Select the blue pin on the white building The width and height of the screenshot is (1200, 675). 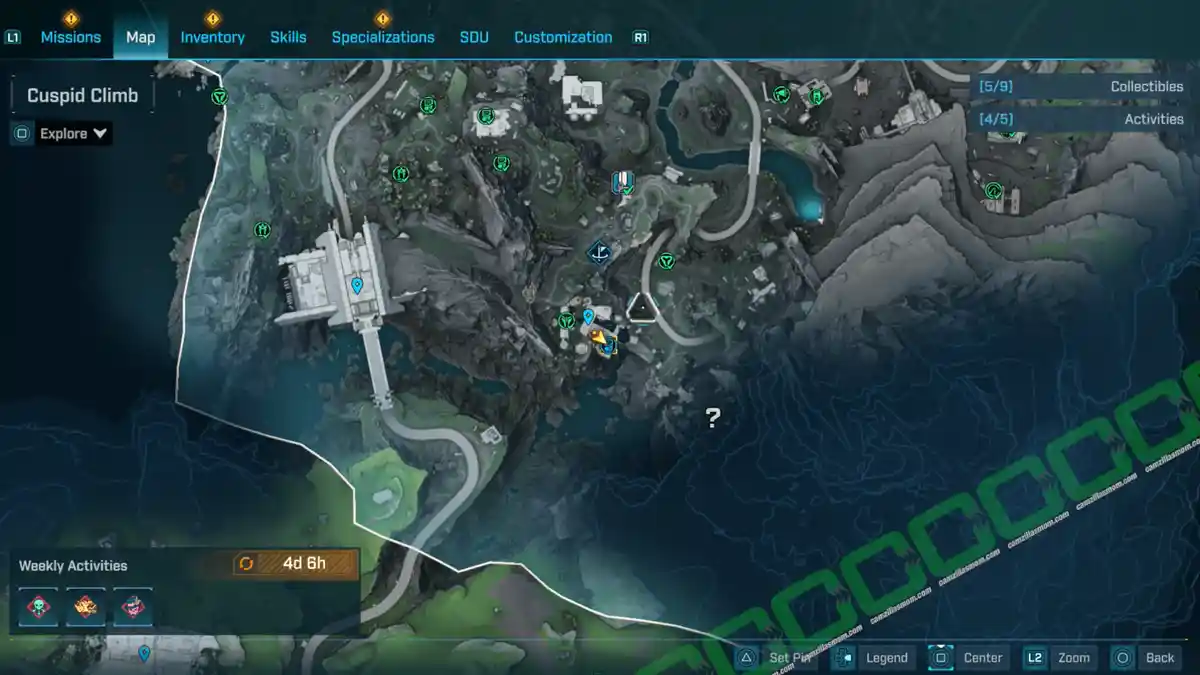tap(357, 286)
